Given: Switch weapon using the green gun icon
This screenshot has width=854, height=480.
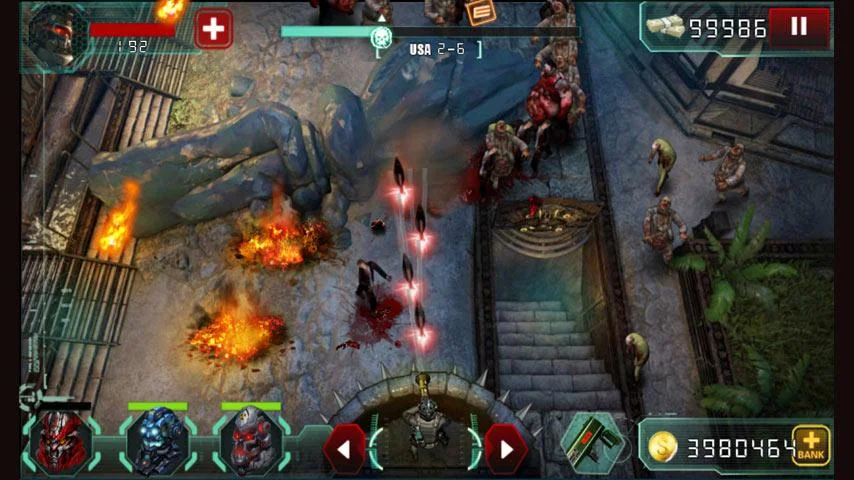Looking at the screenshot, I should point(592,441).
